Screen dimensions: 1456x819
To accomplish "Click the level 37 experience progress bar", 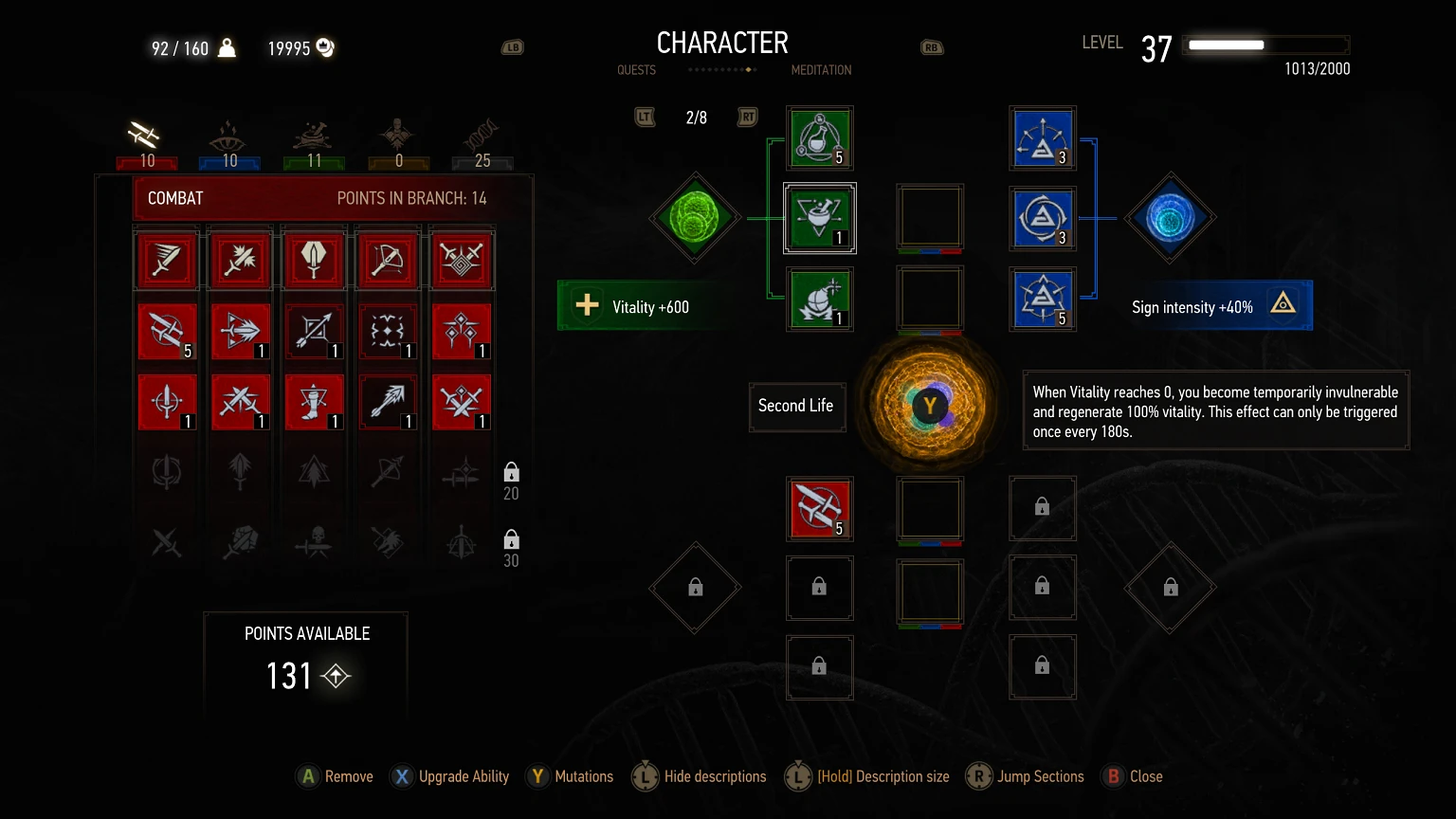I will coord(1265,45).
